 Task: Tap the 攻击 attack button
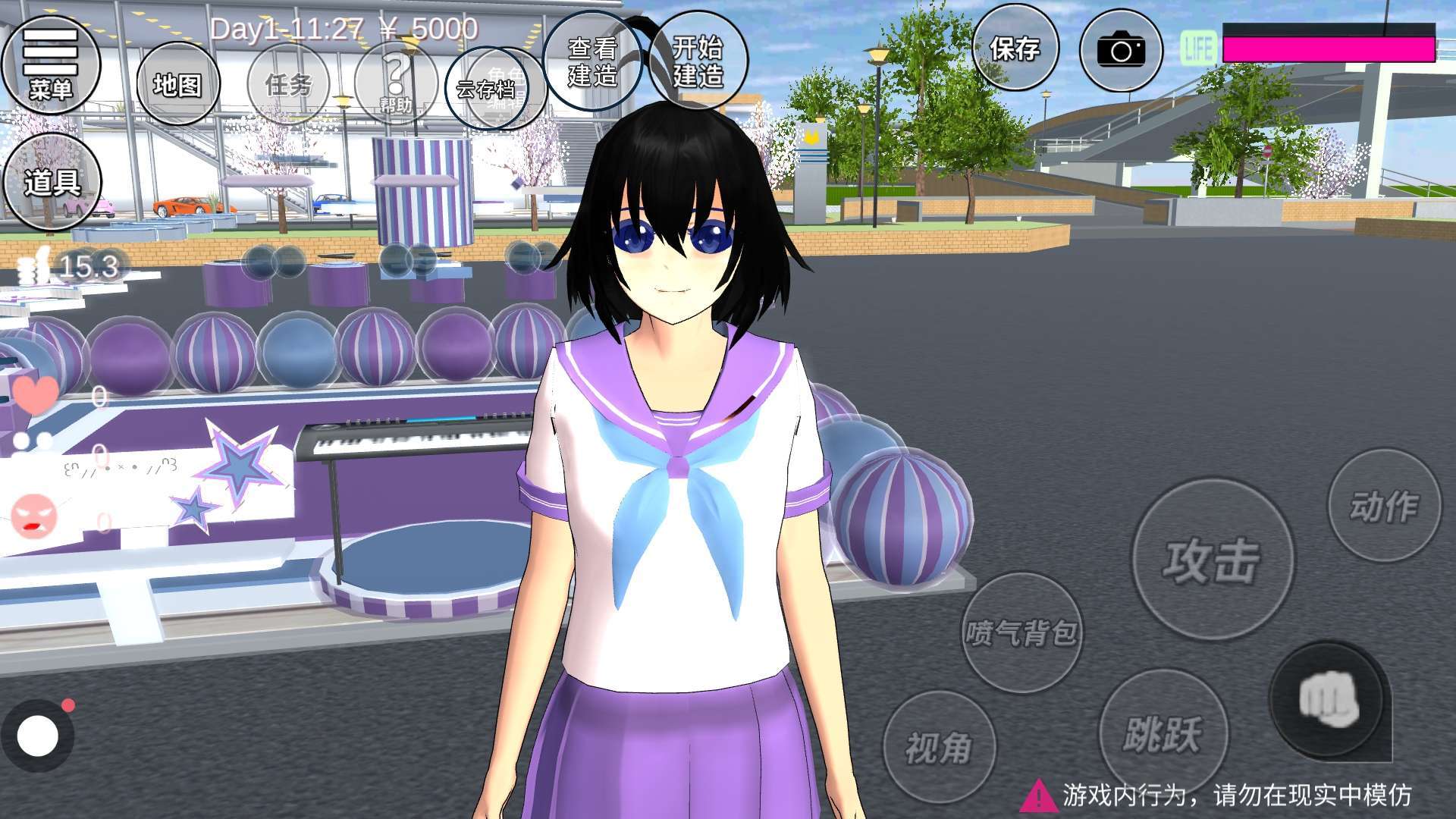pos(1212,560)
